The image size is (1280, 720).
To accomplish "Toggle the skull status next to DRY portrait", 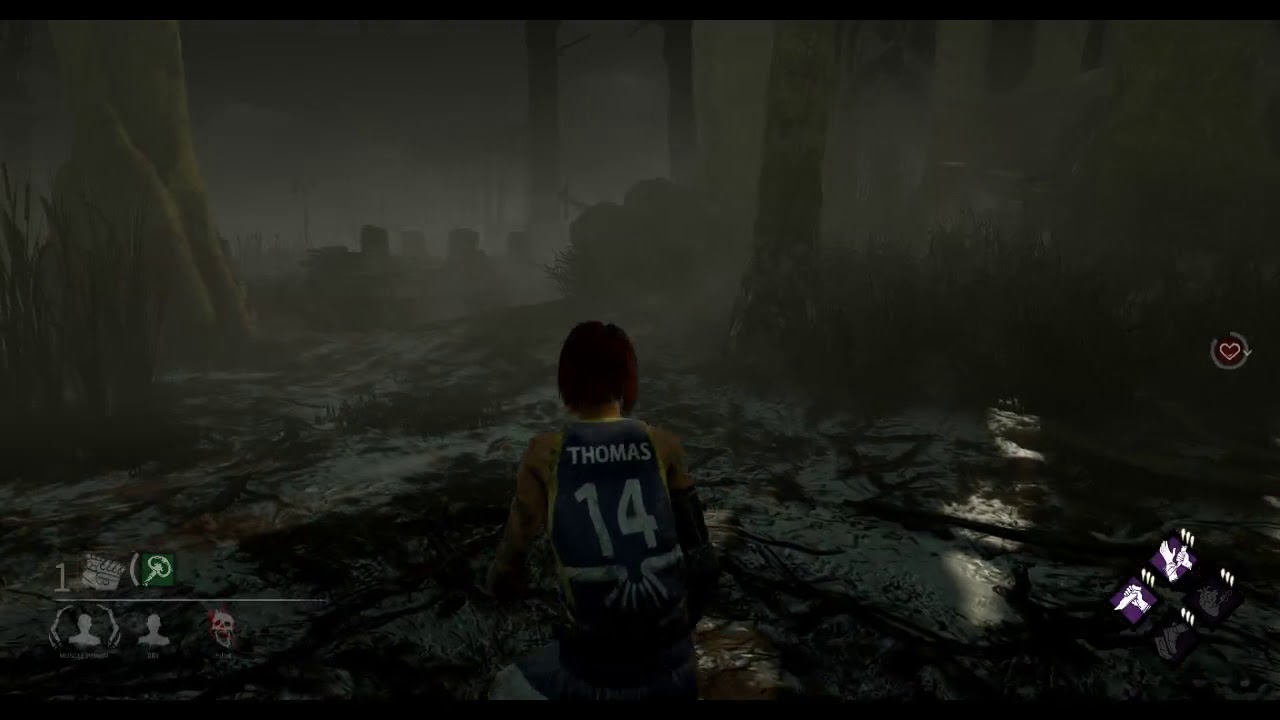I will coord(221,625).
